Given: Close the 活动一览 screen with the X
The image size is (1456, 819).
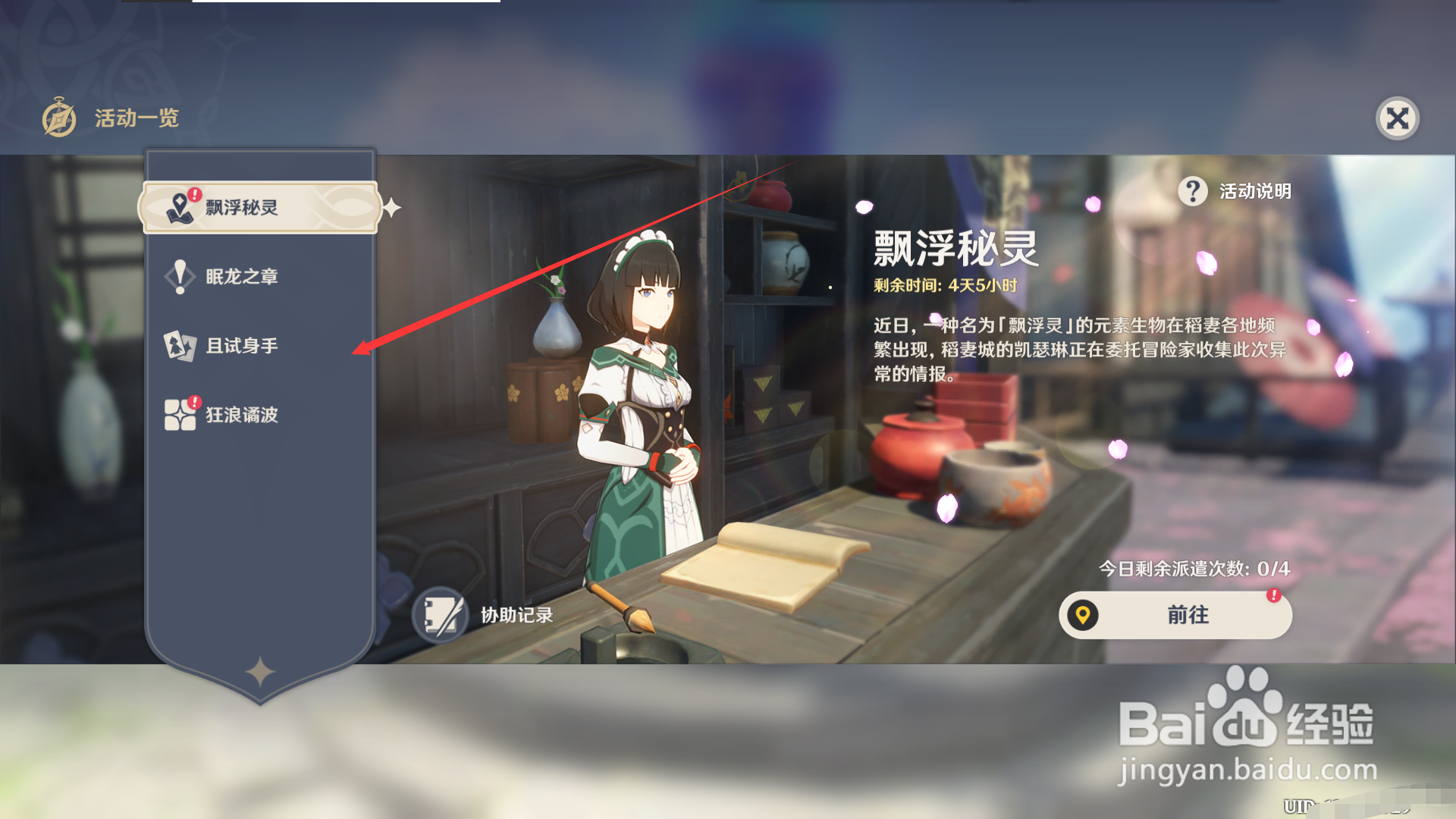Looking at the screenshot, I should (1398, 118).
